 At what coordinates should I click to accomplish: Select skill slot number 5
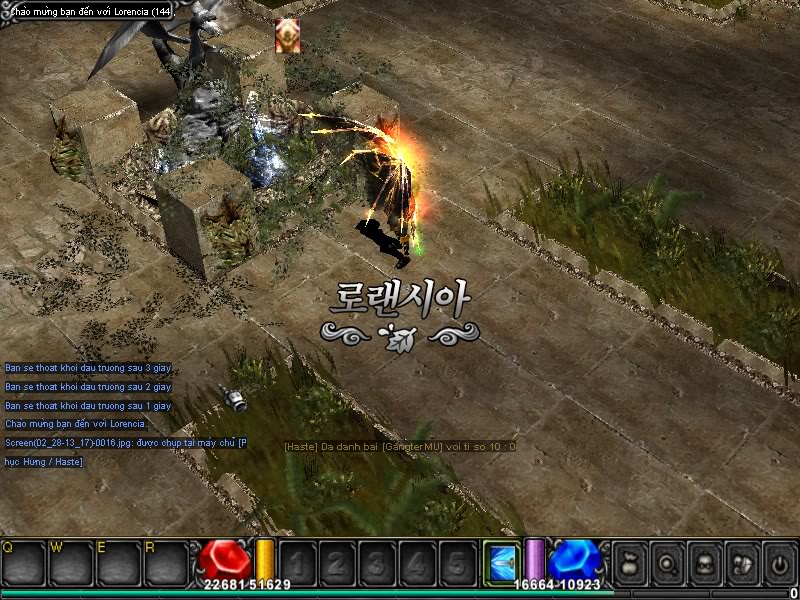pos(457,562)
